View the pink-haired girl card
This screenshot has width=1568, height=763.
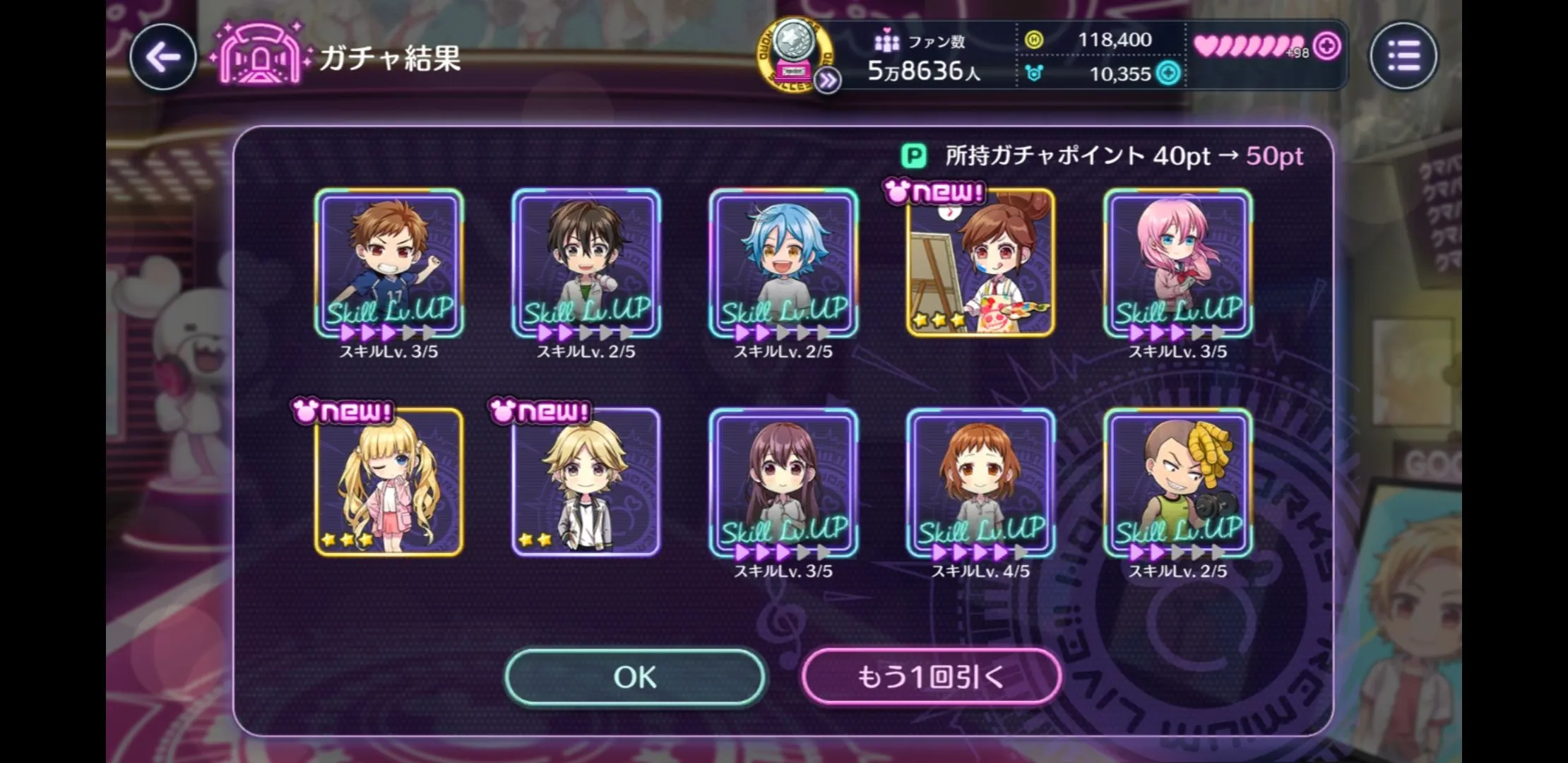pos(1177,263)
